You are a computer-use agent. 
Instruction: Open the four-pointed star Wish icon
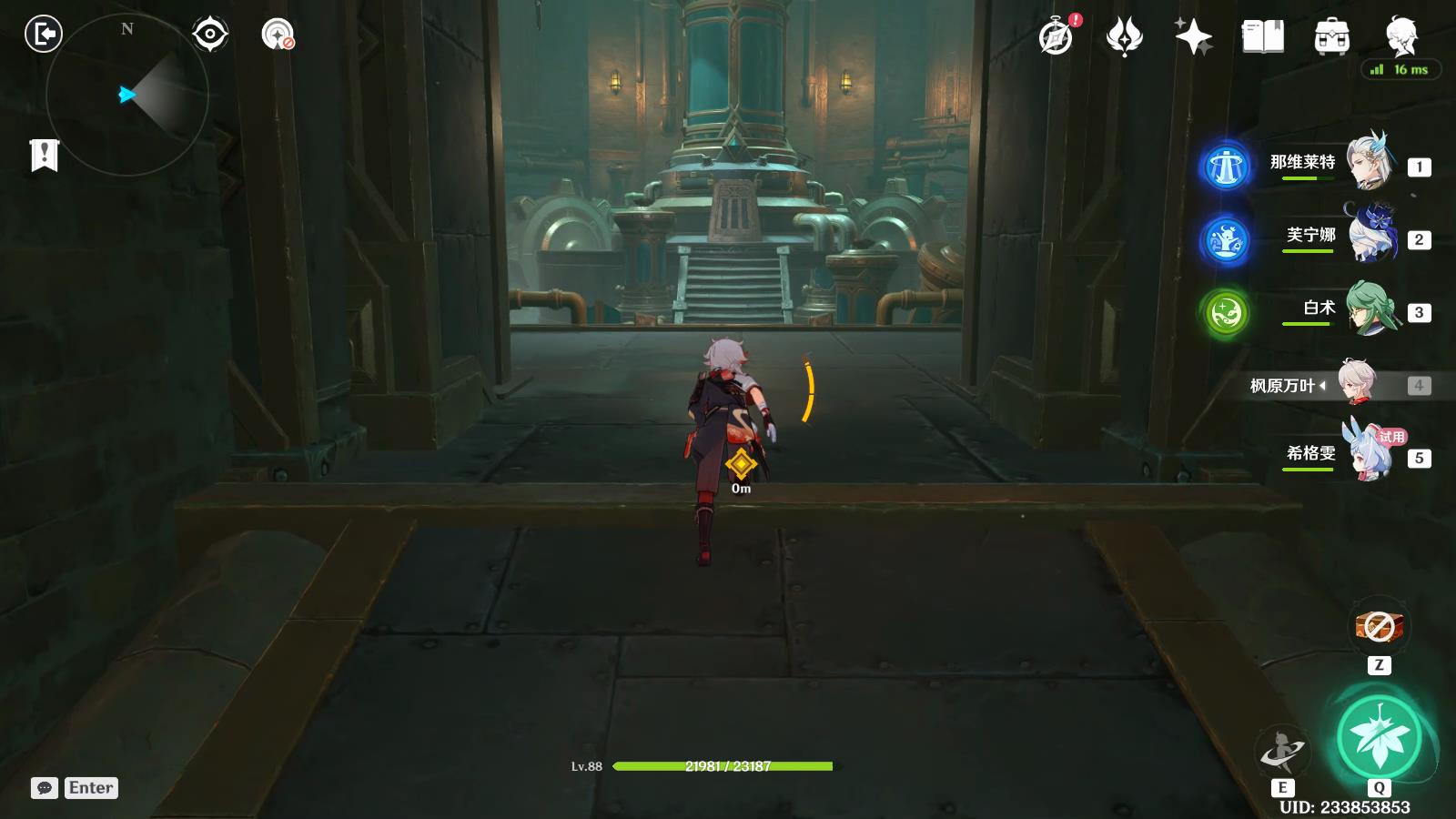(1193, 37)
